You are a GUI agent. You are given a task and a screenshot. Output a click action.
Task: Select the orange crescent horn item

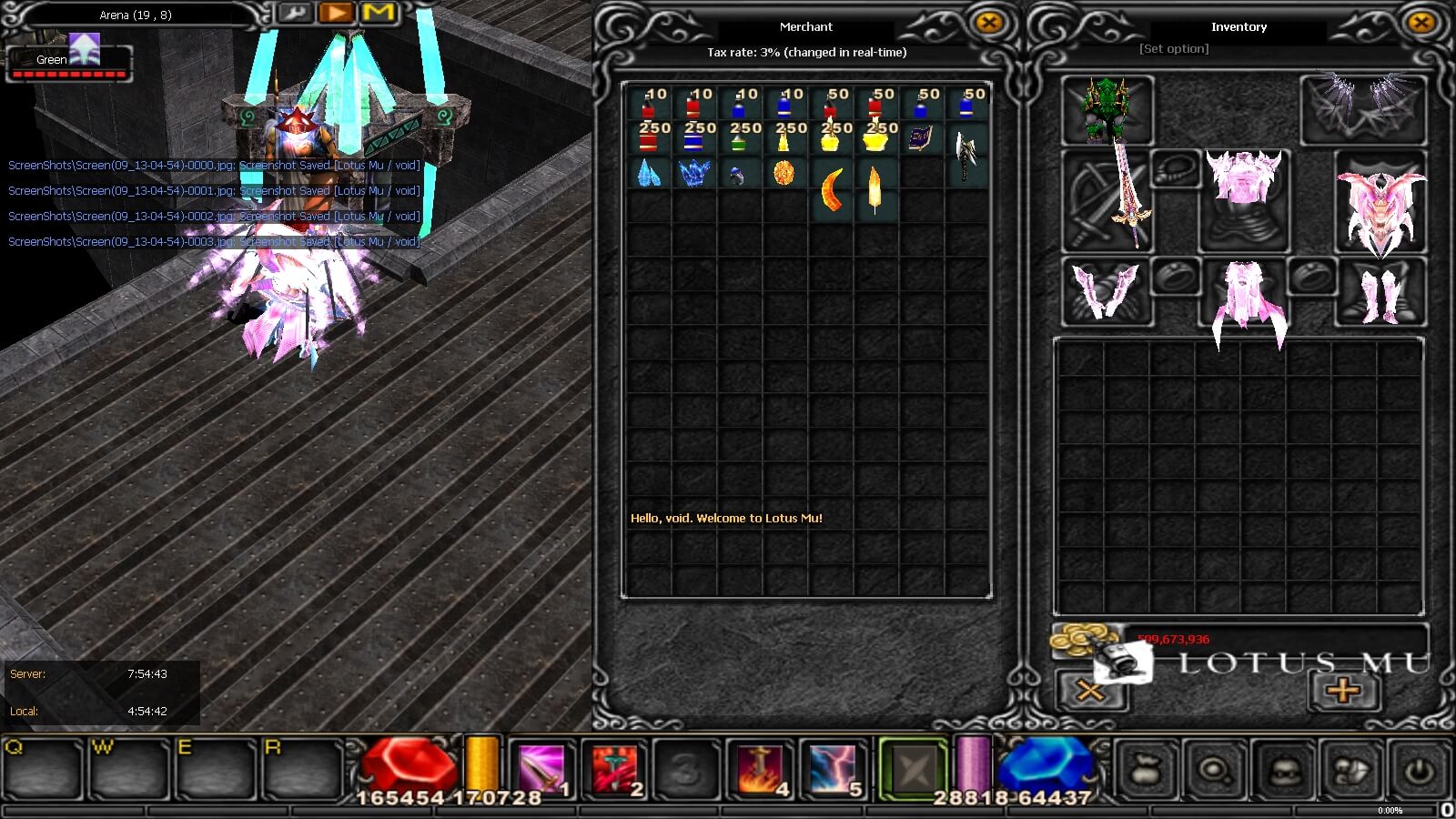point(831,189)
